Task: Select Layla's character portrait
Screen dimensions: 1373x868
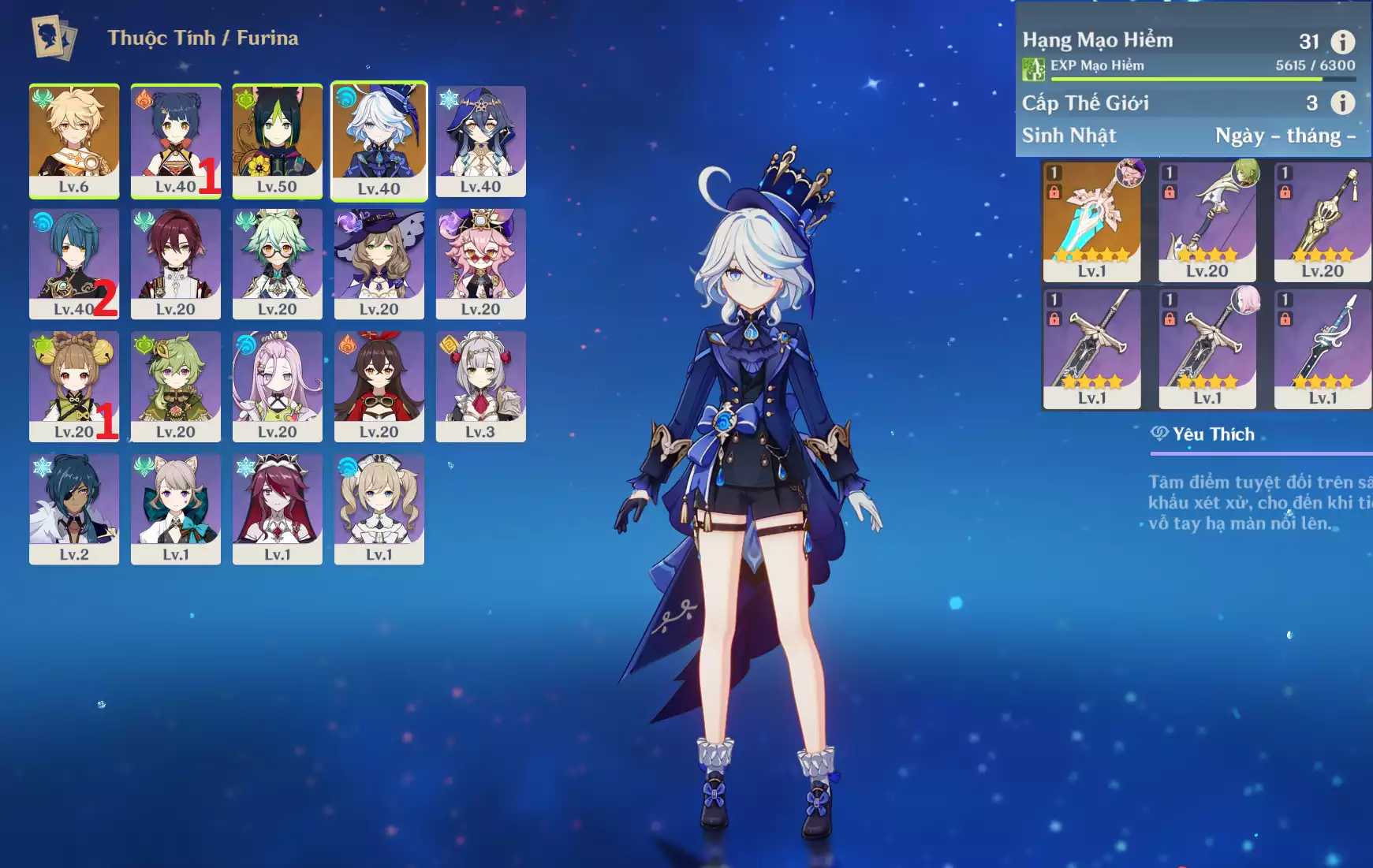Action: click(x=480, y=140)
